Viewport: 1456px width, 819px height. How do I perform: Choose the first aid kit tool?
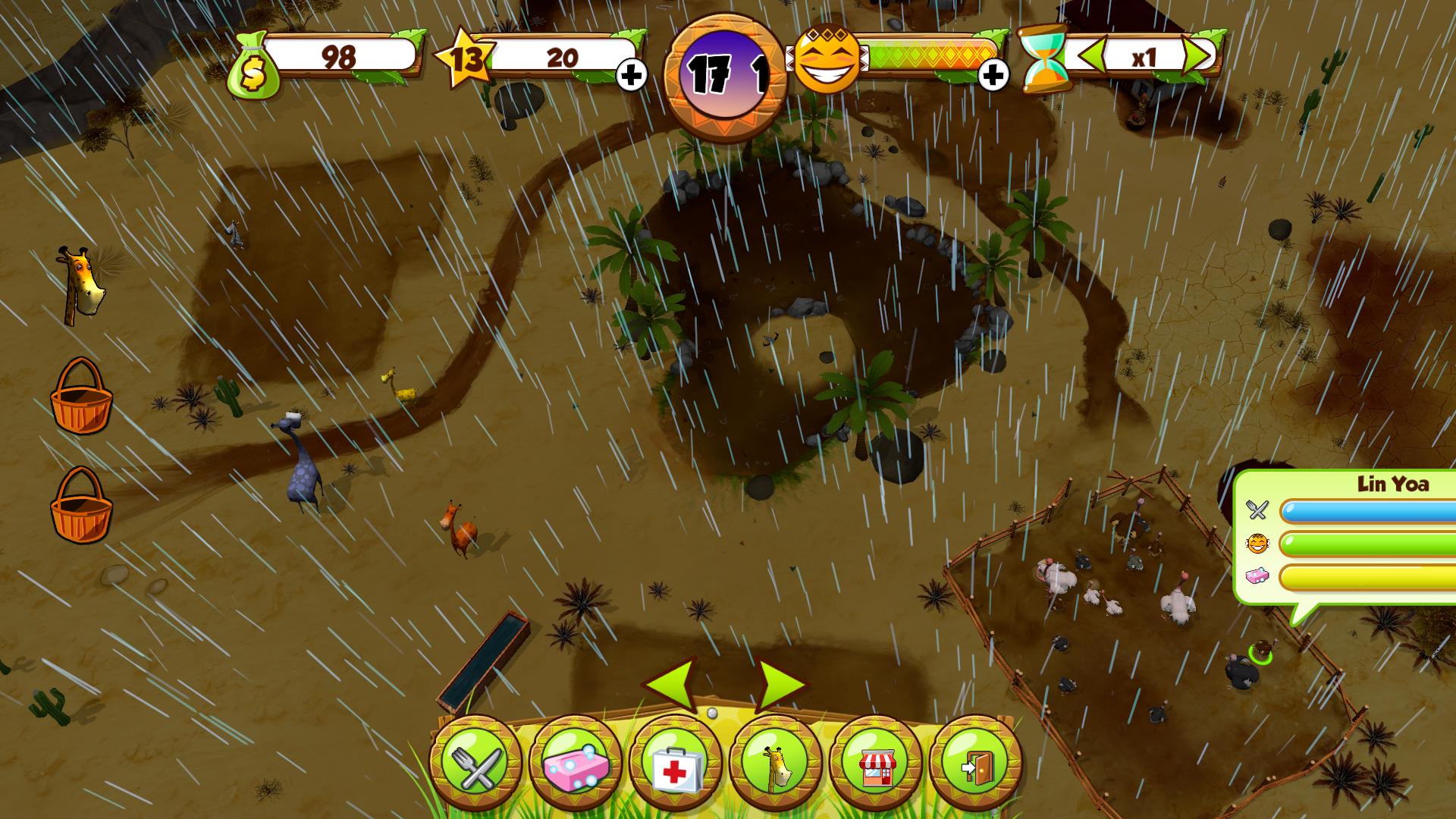[676, 761]
